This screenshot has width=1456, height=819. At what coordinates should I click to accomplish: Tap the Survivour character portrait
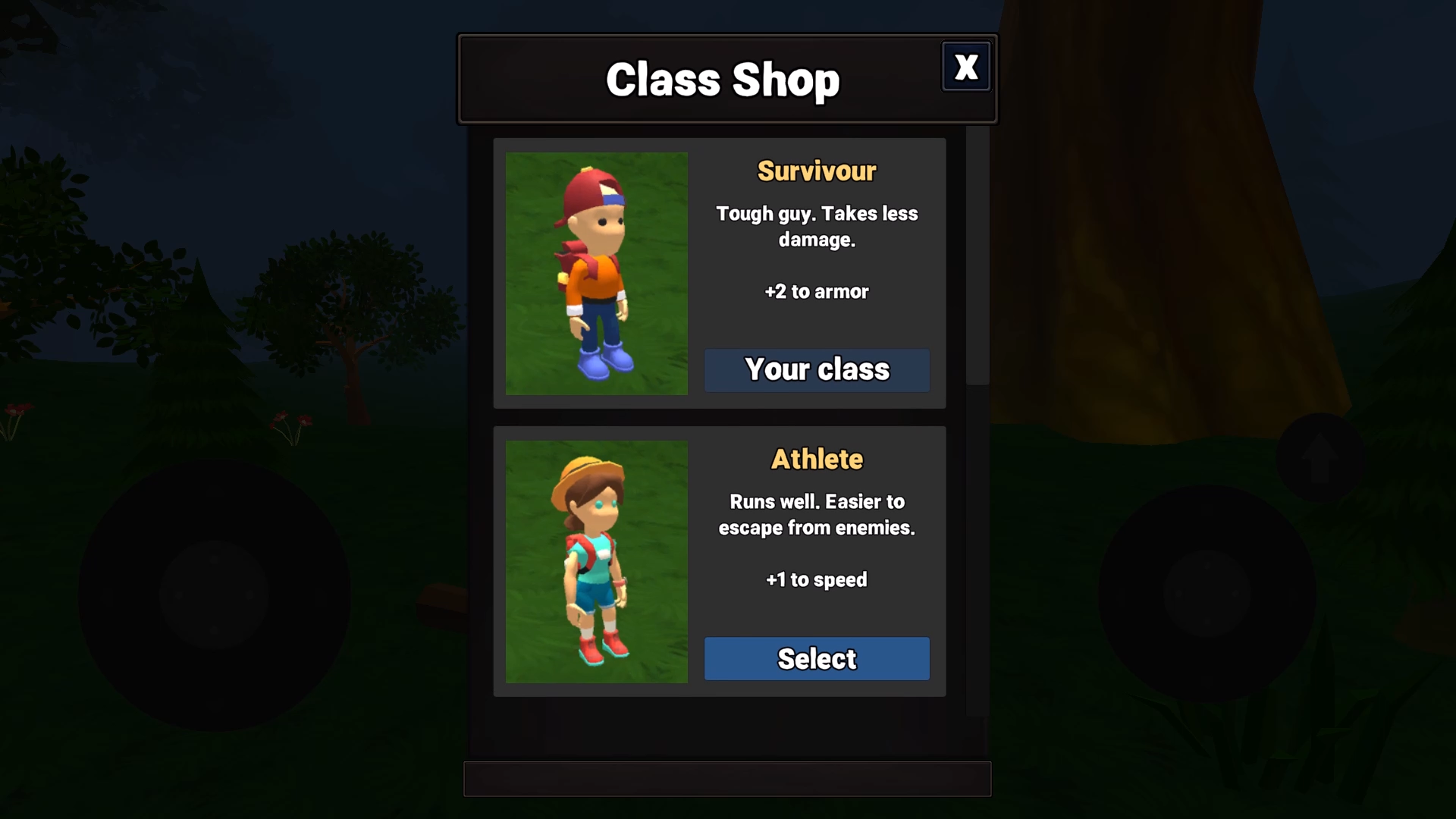(597, 275)
